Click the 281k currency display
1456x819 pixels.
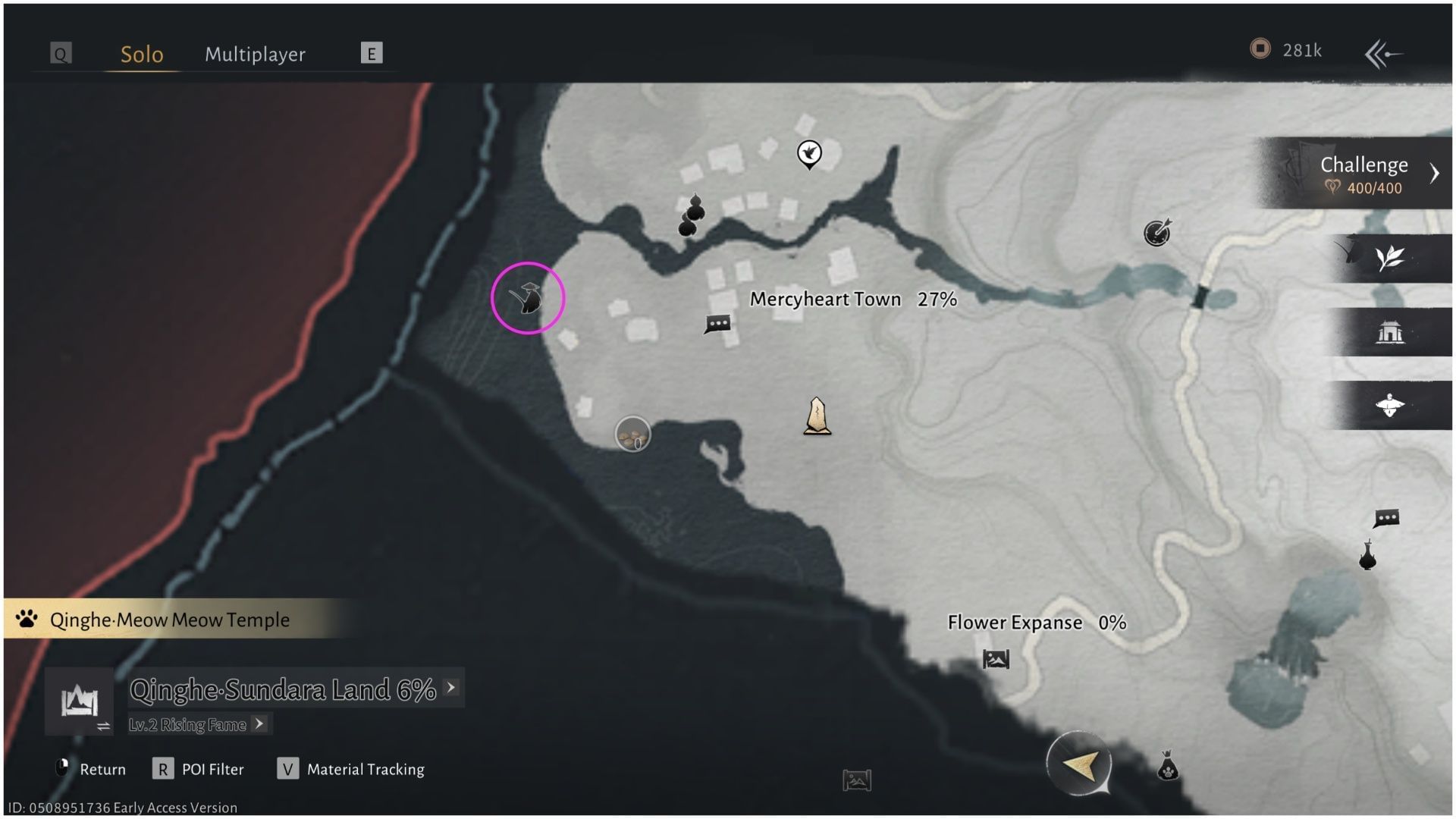(x=1289, y=50)
